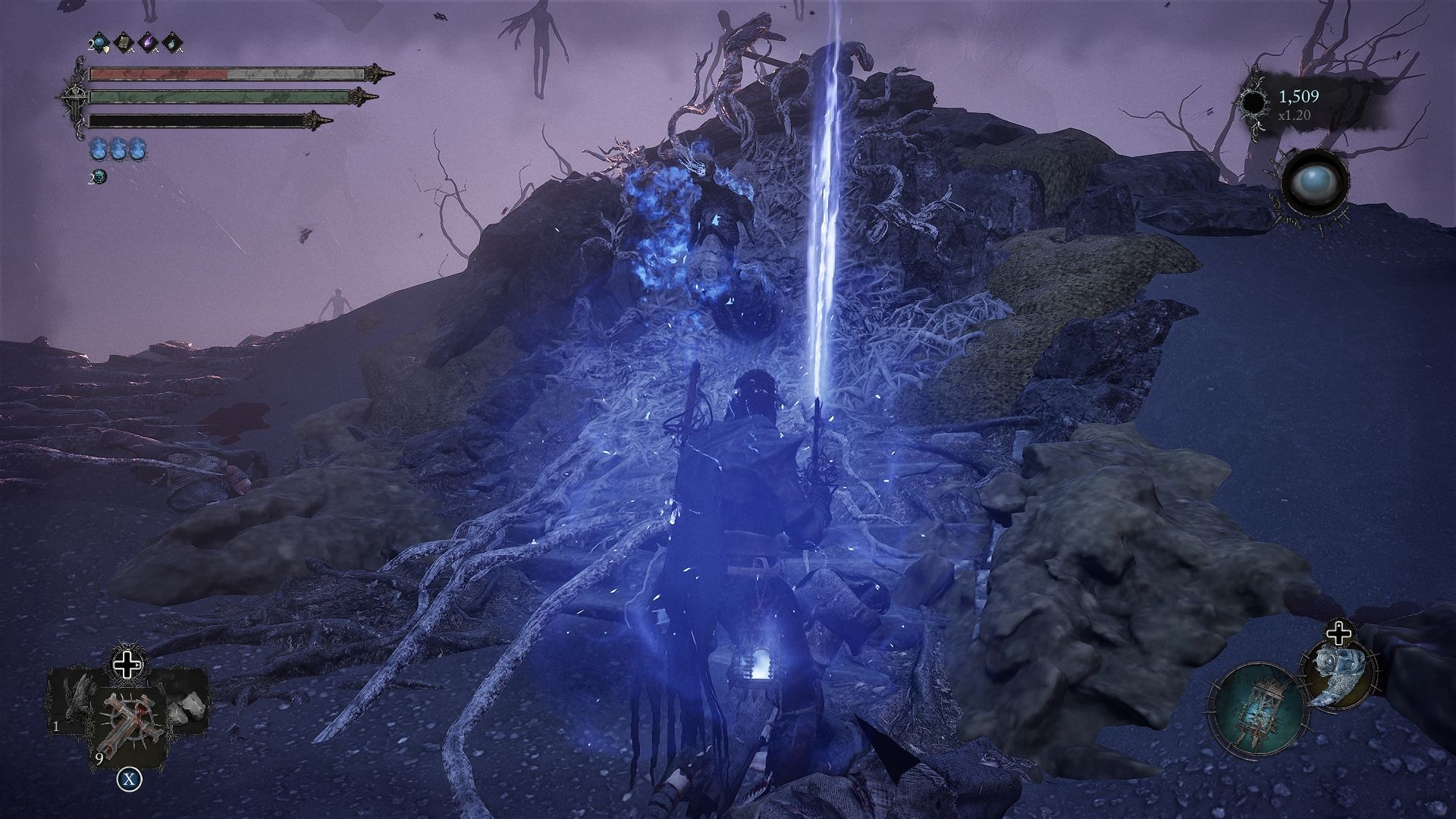Expand the quick-item selector via the X prompt
This screenshot has width=1456, height=819.
click(128, 779)
